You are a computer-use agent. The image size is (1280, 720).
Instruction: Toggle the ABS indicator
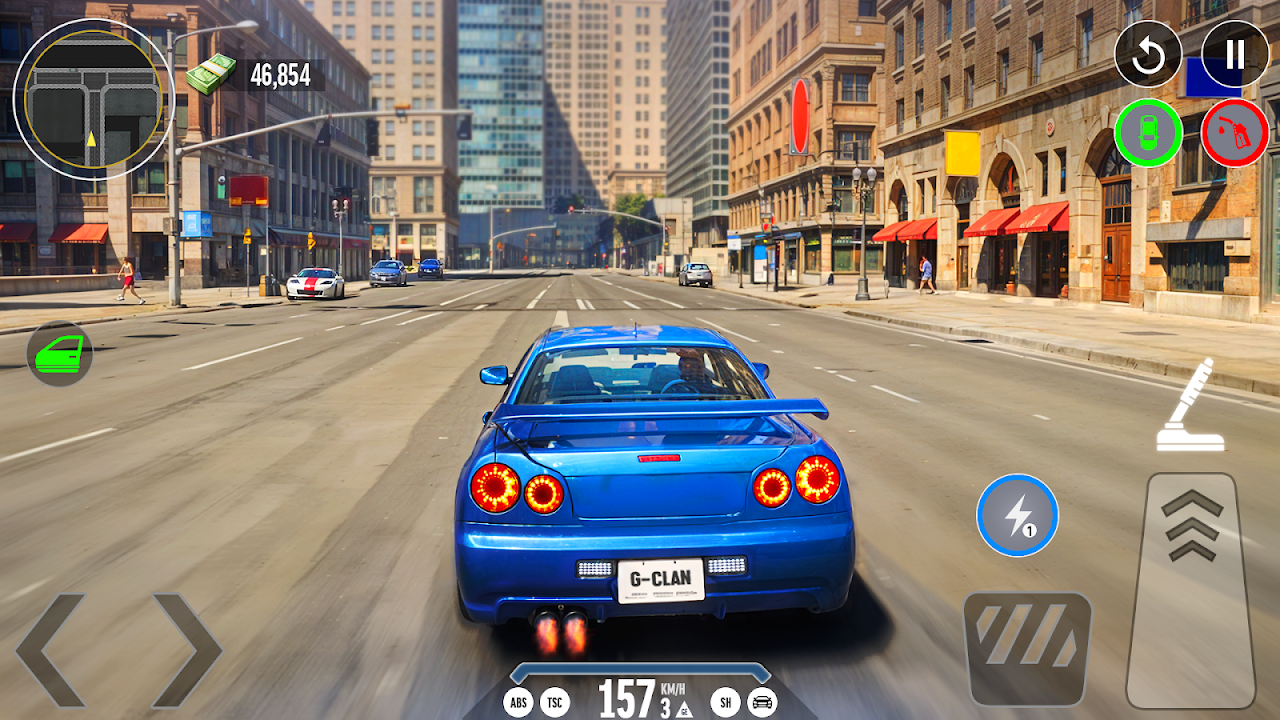[x=518, y=702]
